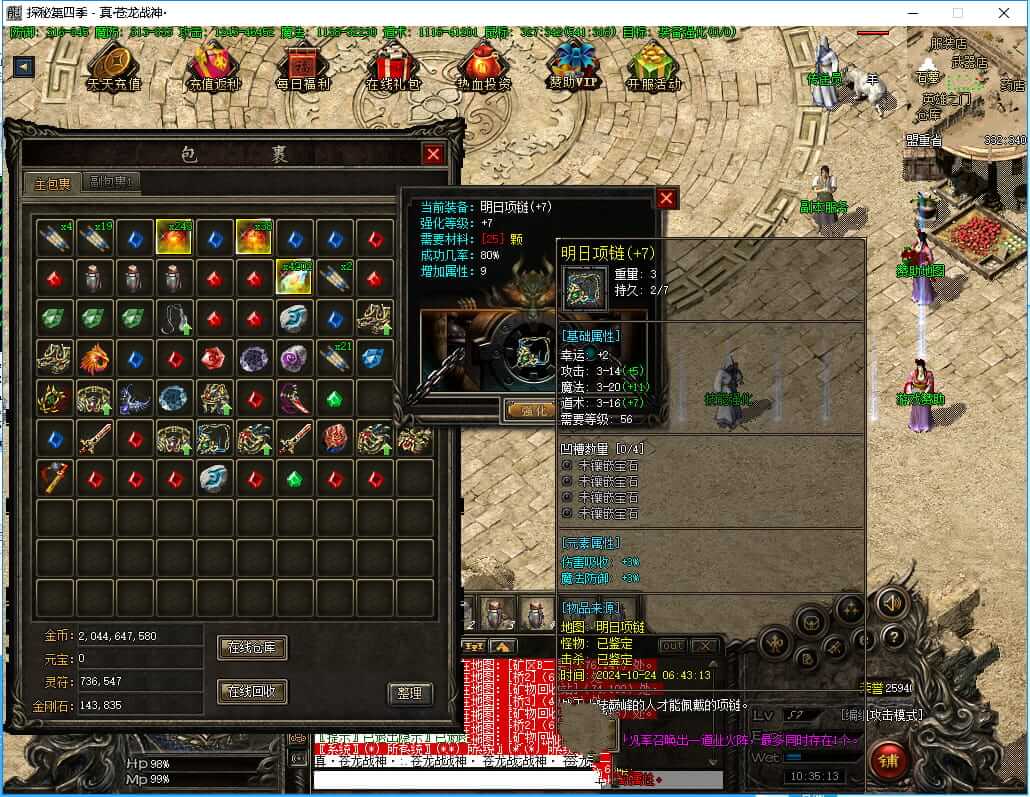Sort the bag with 整理 button
The height and width of the screenshot is (797, 1030).
click(x=409, y=693)
